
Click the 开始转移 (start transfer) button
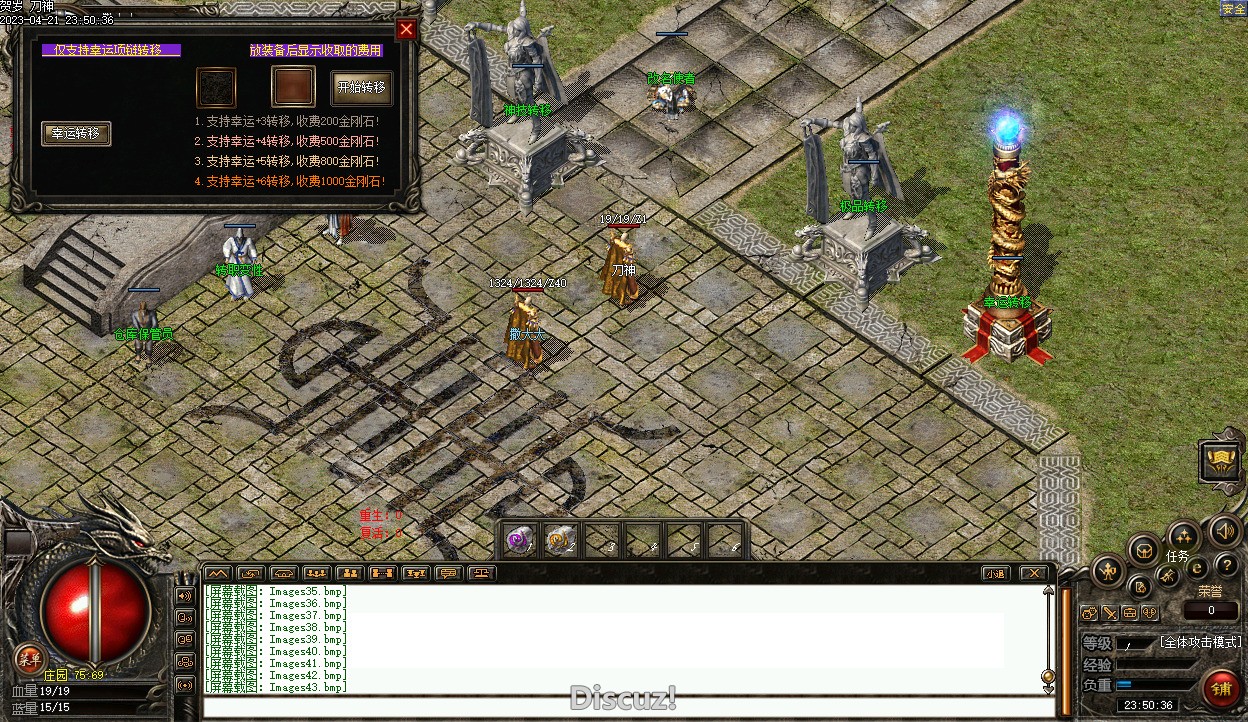361,88
